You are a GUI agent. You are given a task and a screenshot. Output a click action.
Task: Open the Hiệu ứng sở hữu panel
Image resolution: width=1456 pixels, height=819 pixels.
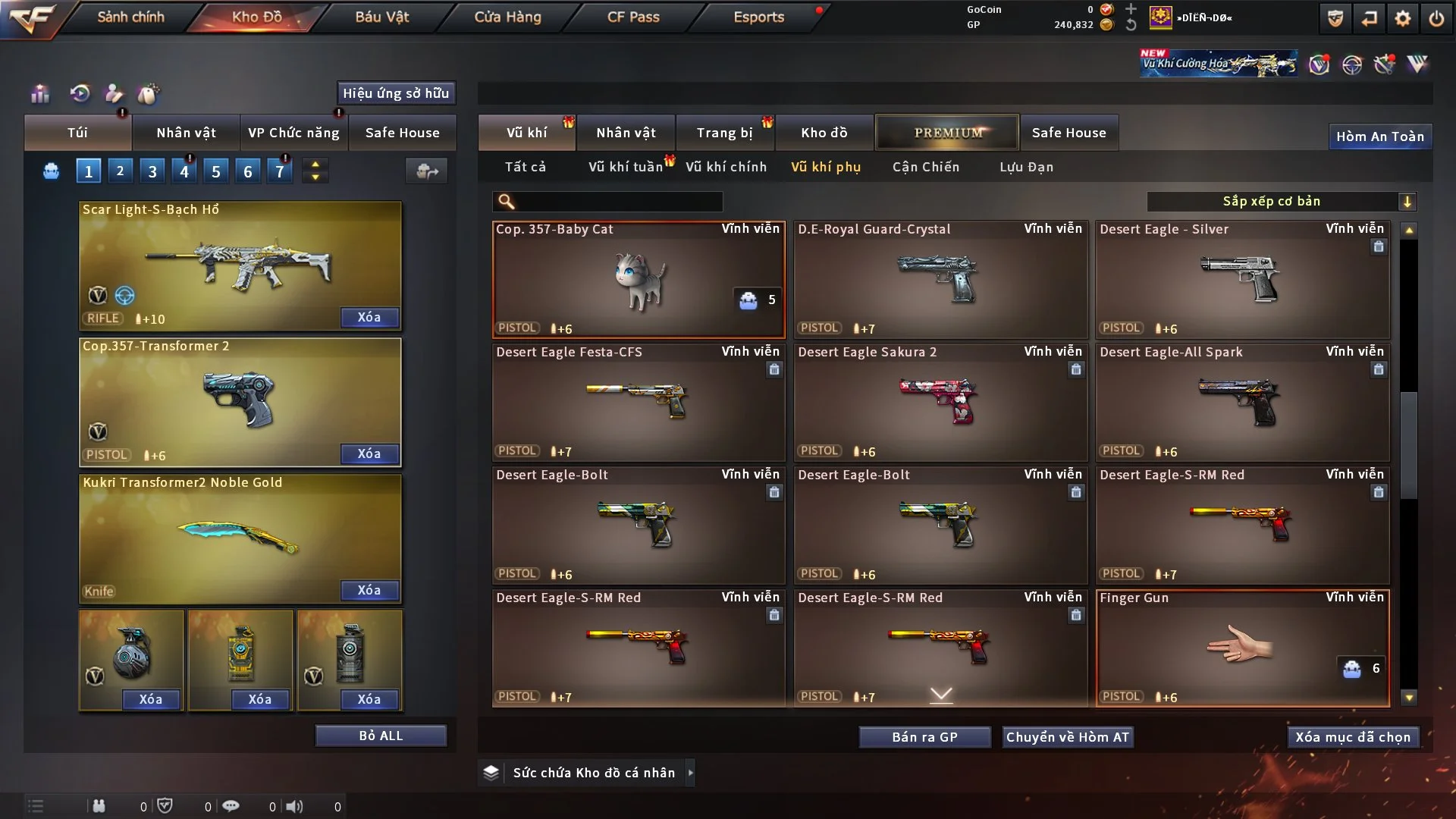click(x=396, y=93)
